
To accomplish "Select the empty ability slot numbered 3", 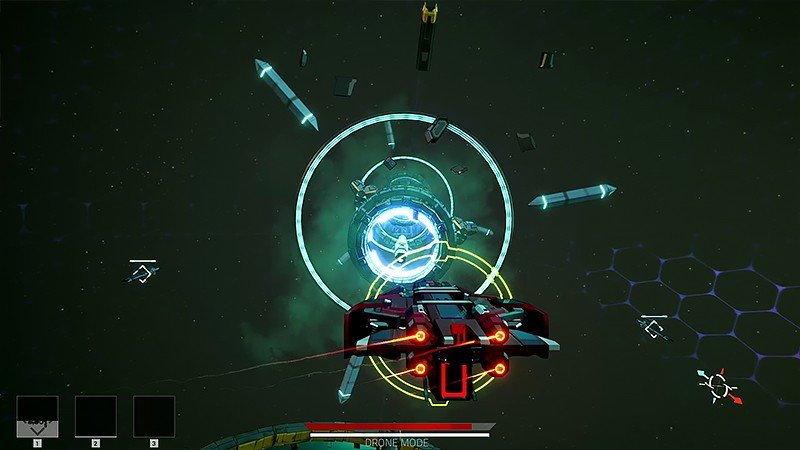I will (154, 416).
